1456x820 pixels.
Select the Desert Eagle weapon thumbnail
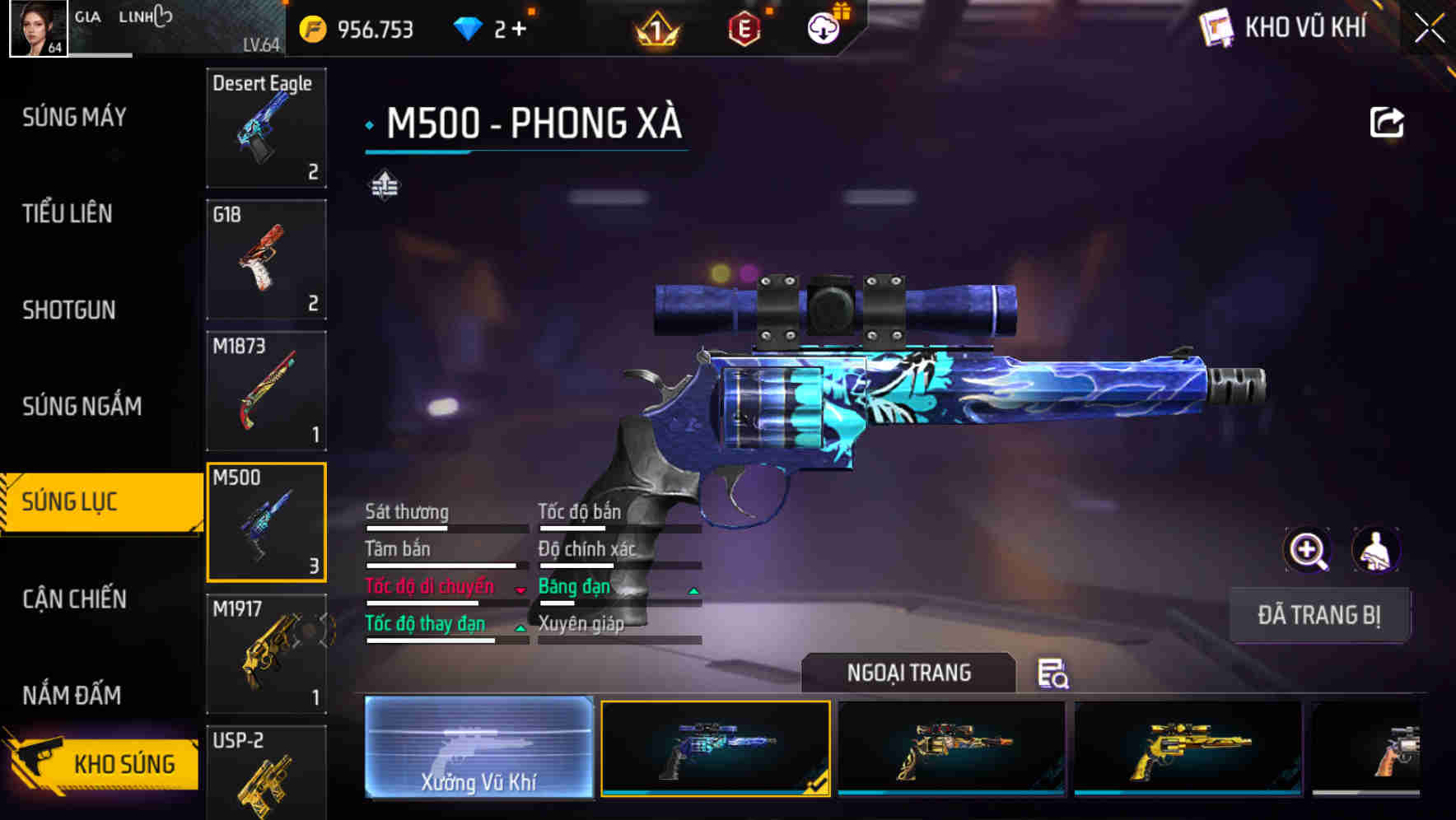click(x=266, y=129)
